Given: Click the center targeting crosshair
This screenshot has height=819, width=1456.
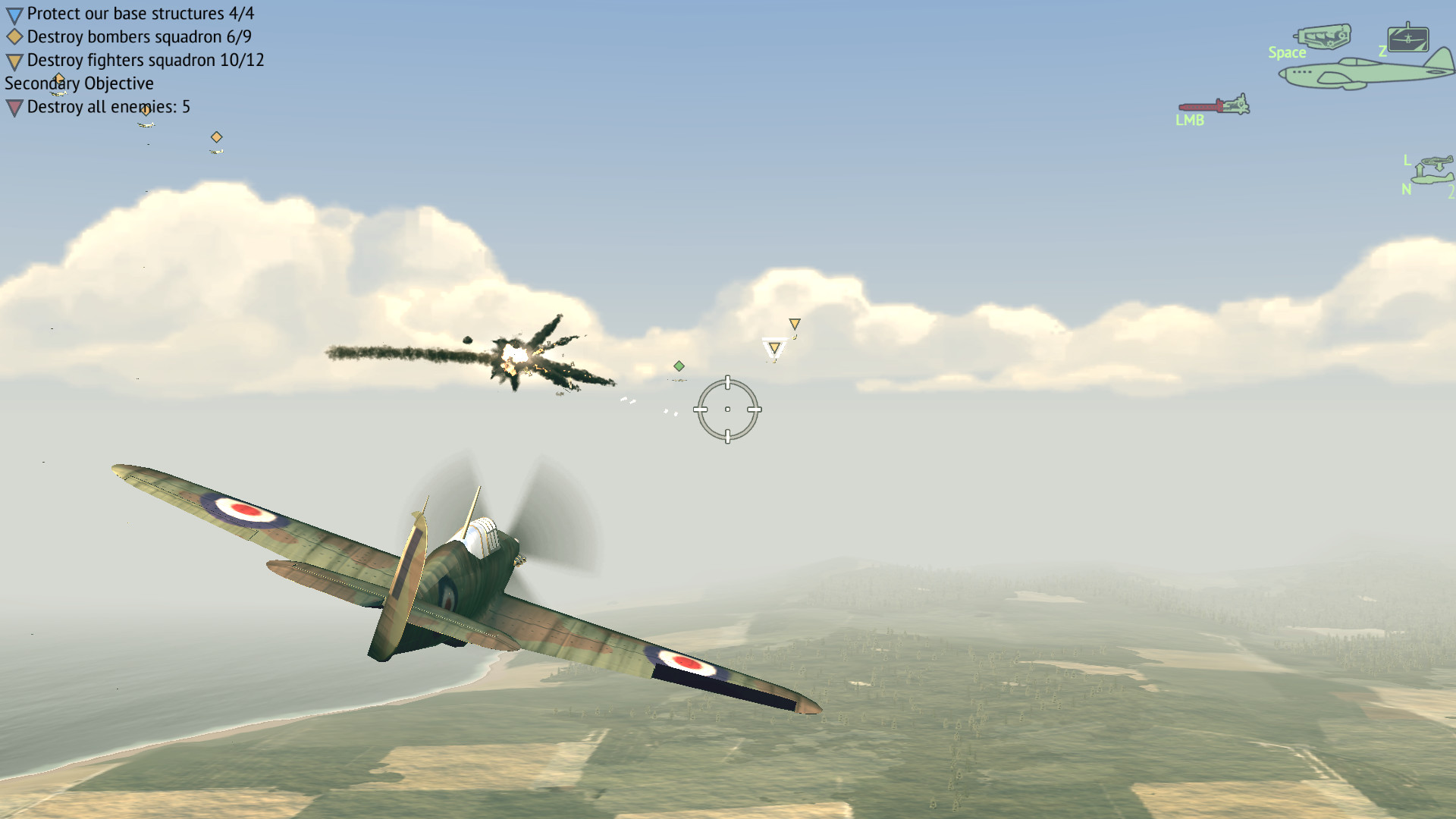Looking at the screenshot, I should click(729, 409).
